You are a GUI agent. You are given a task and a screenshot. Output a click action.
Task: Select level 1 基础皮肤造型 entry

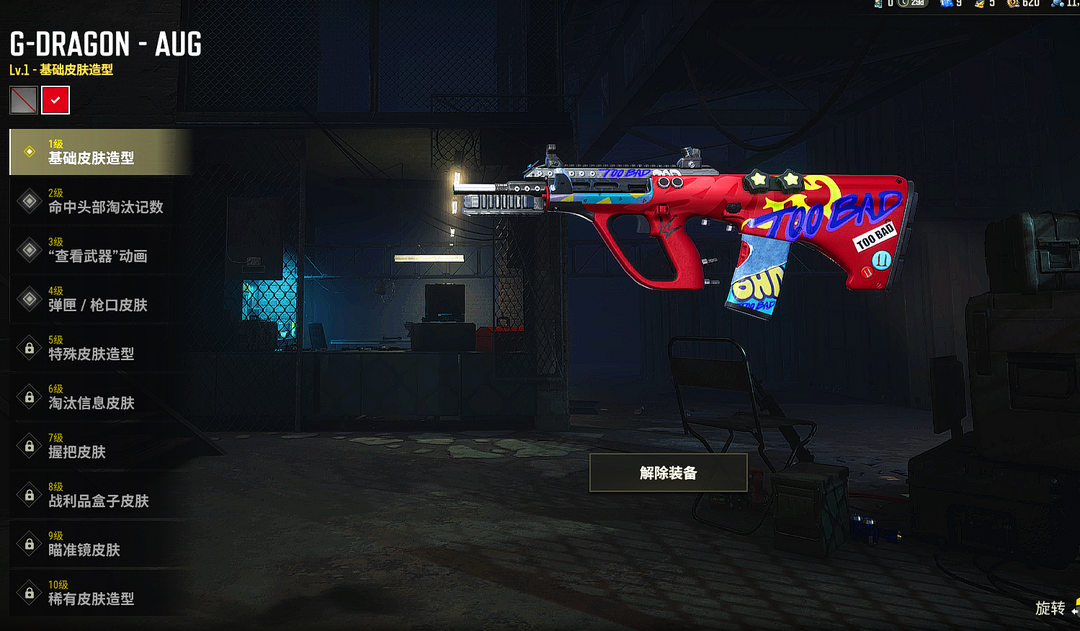click(x=98, y=152)
